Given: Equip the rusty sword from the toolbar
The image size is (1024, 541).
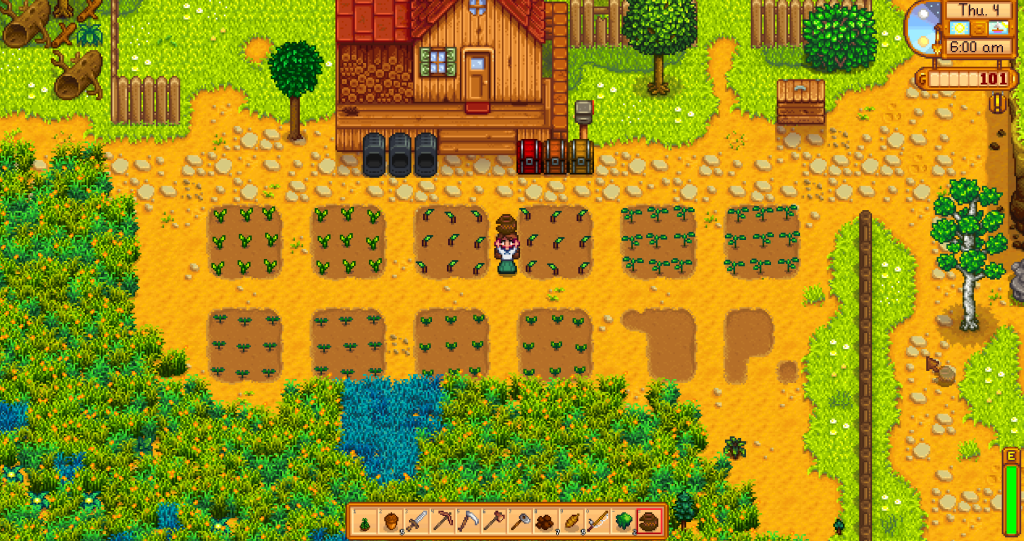Looking at the screenshot, I should [417, 521].
